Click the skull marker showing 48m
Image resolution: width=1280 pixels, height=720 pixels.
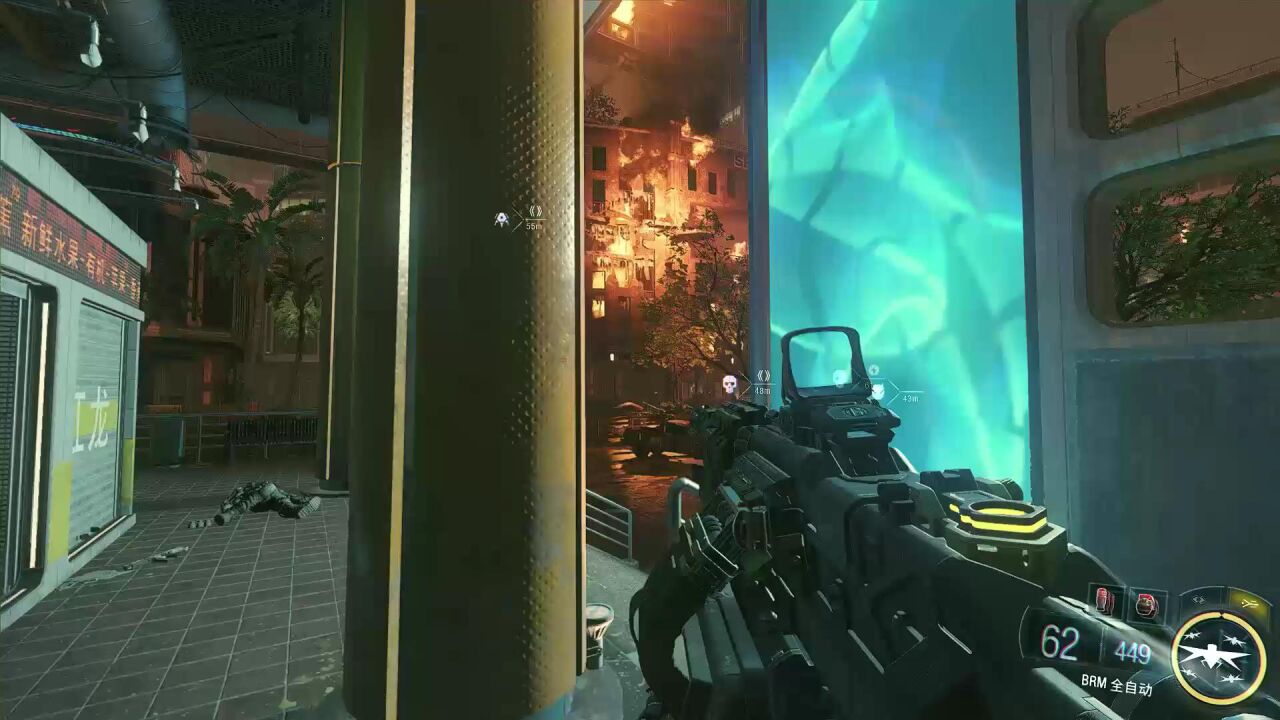(x=729, y=384)
